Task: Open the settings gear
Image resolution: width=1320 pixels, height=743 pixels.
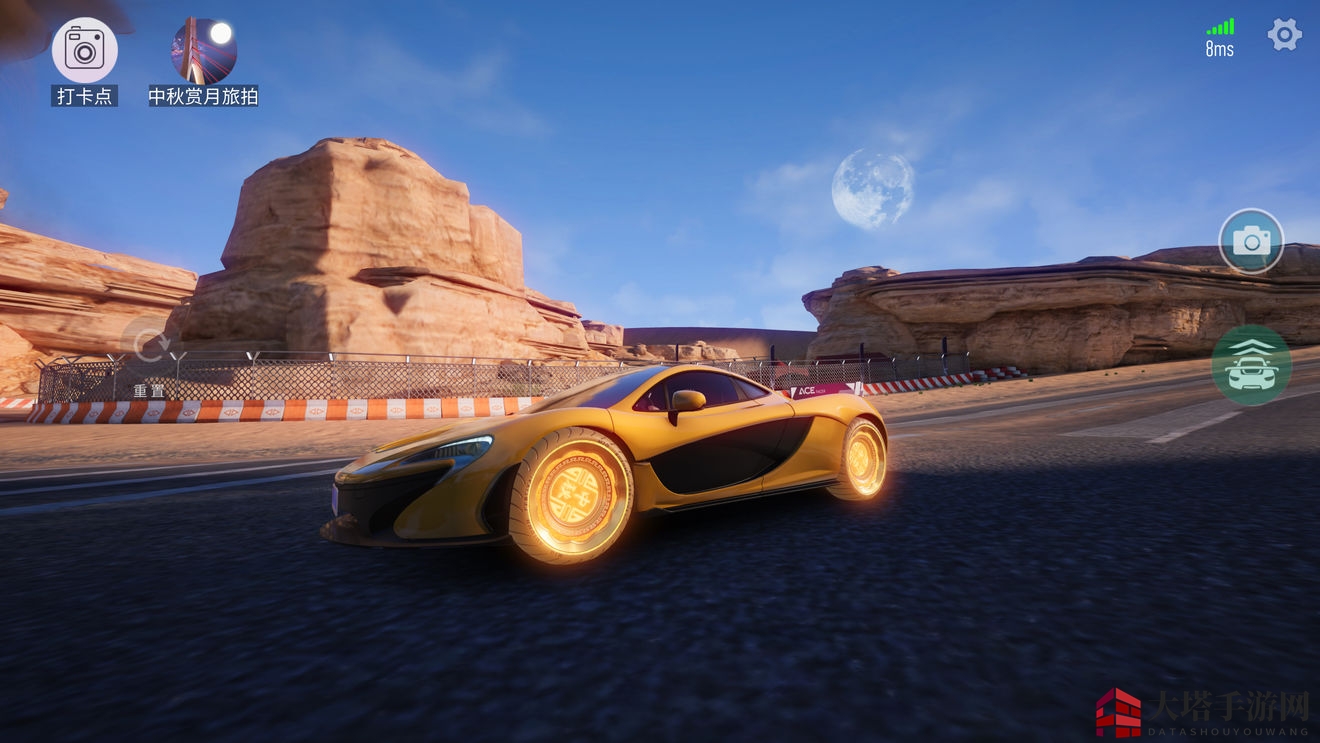Action: tap(1284, 35)
